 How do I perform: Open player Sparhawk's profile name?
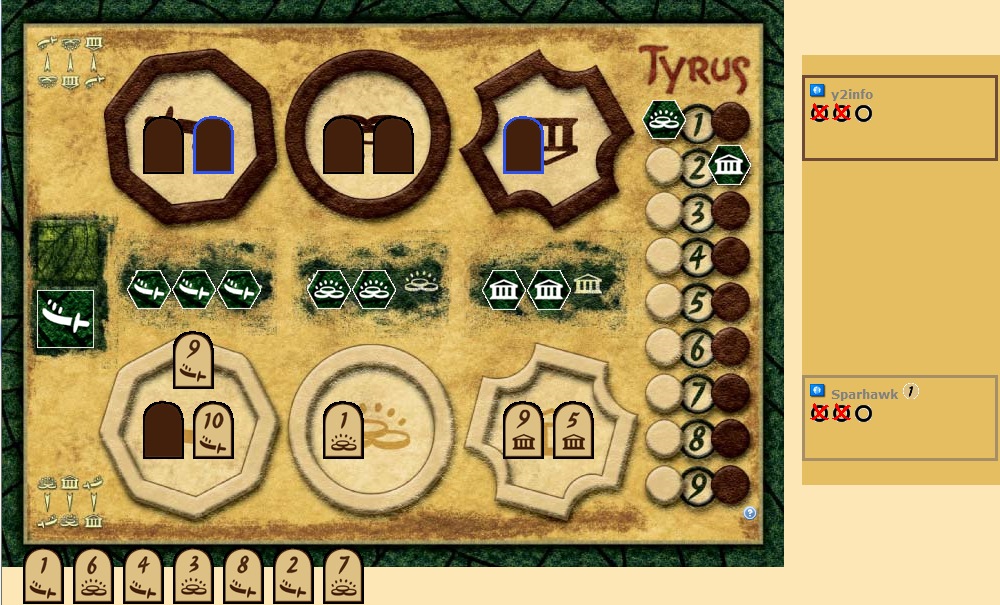pos(864,394)
